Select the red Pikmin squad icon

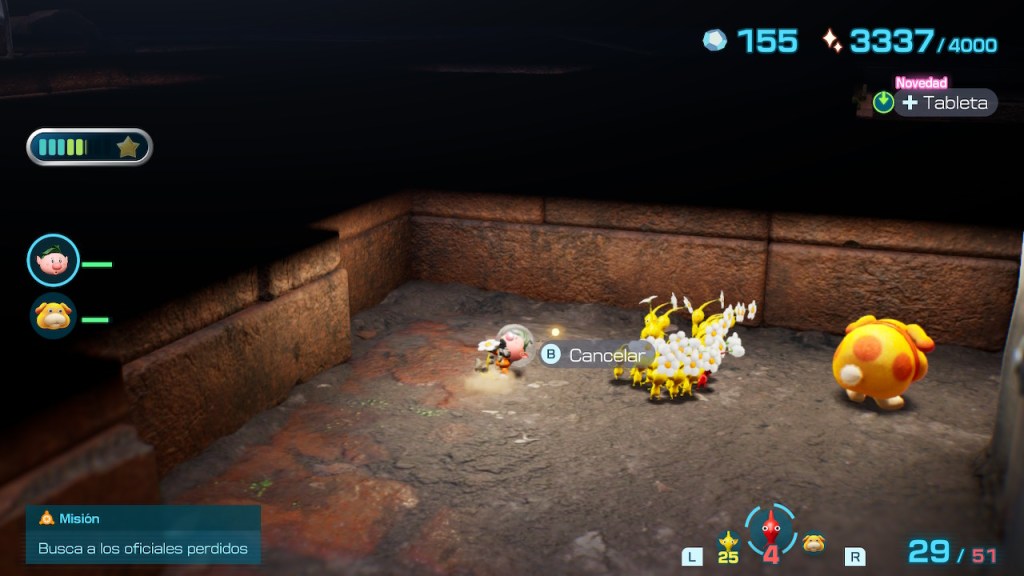click(770, 532)
